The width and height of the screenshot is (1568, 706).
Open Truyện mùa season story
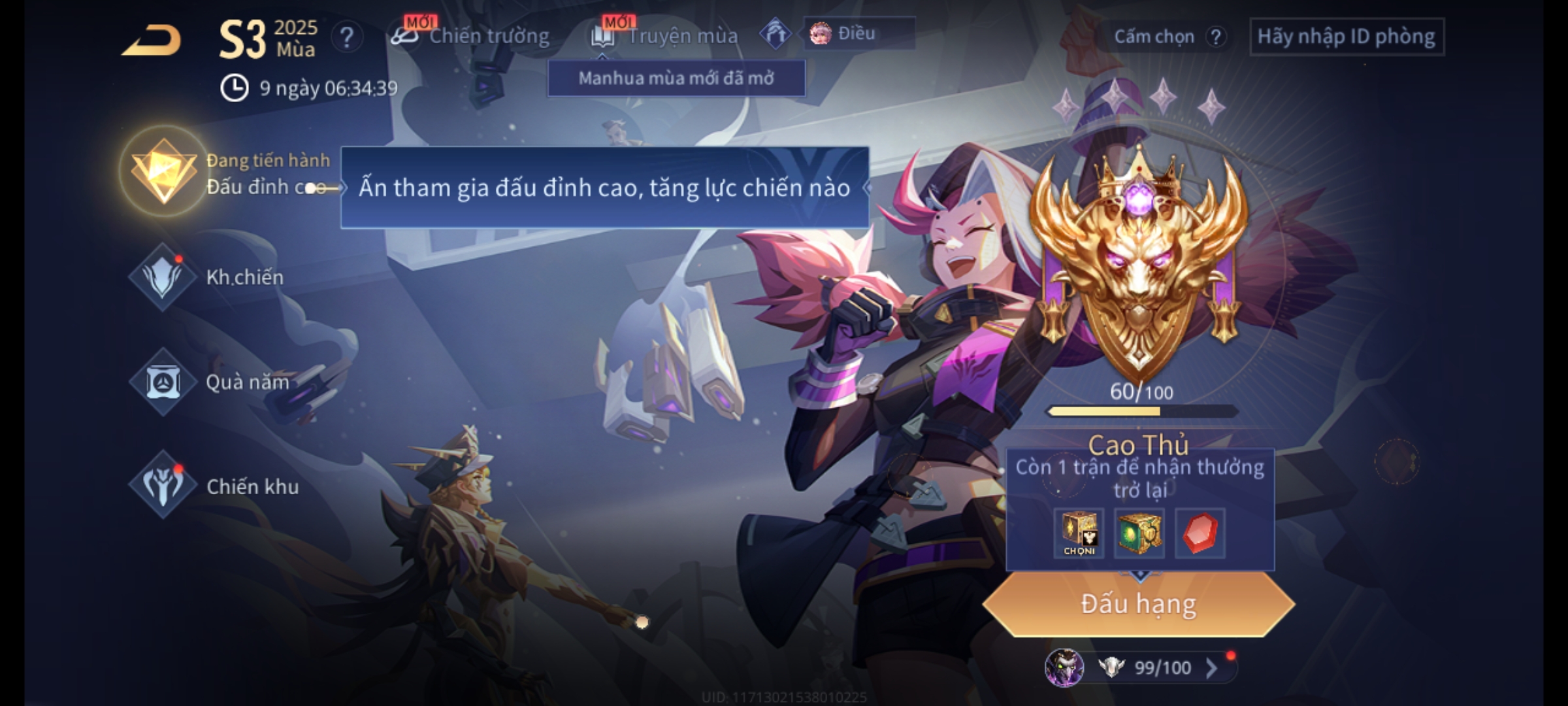tap(665, 36)
